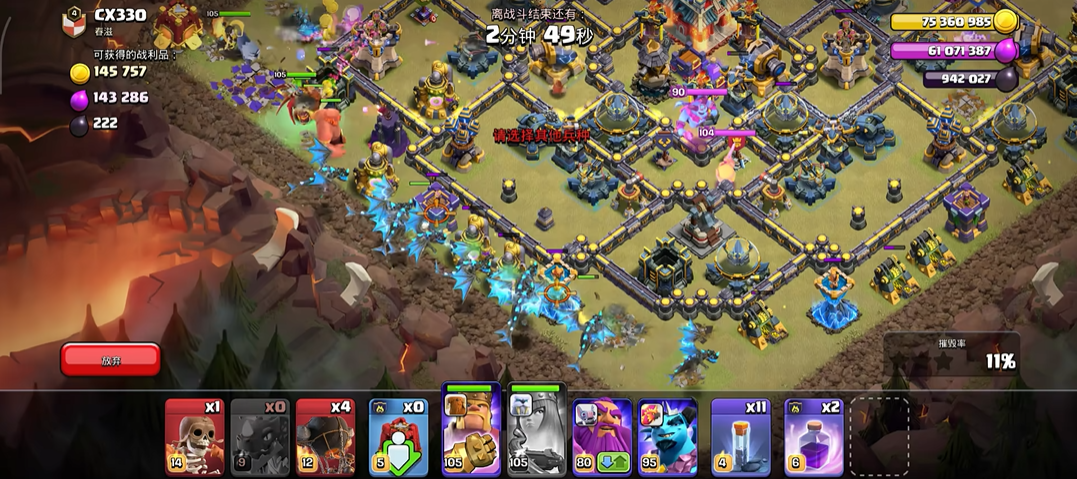
Task: Select the balloon troop card with x4
Action: pyautogui.click(x=325, y=436)
